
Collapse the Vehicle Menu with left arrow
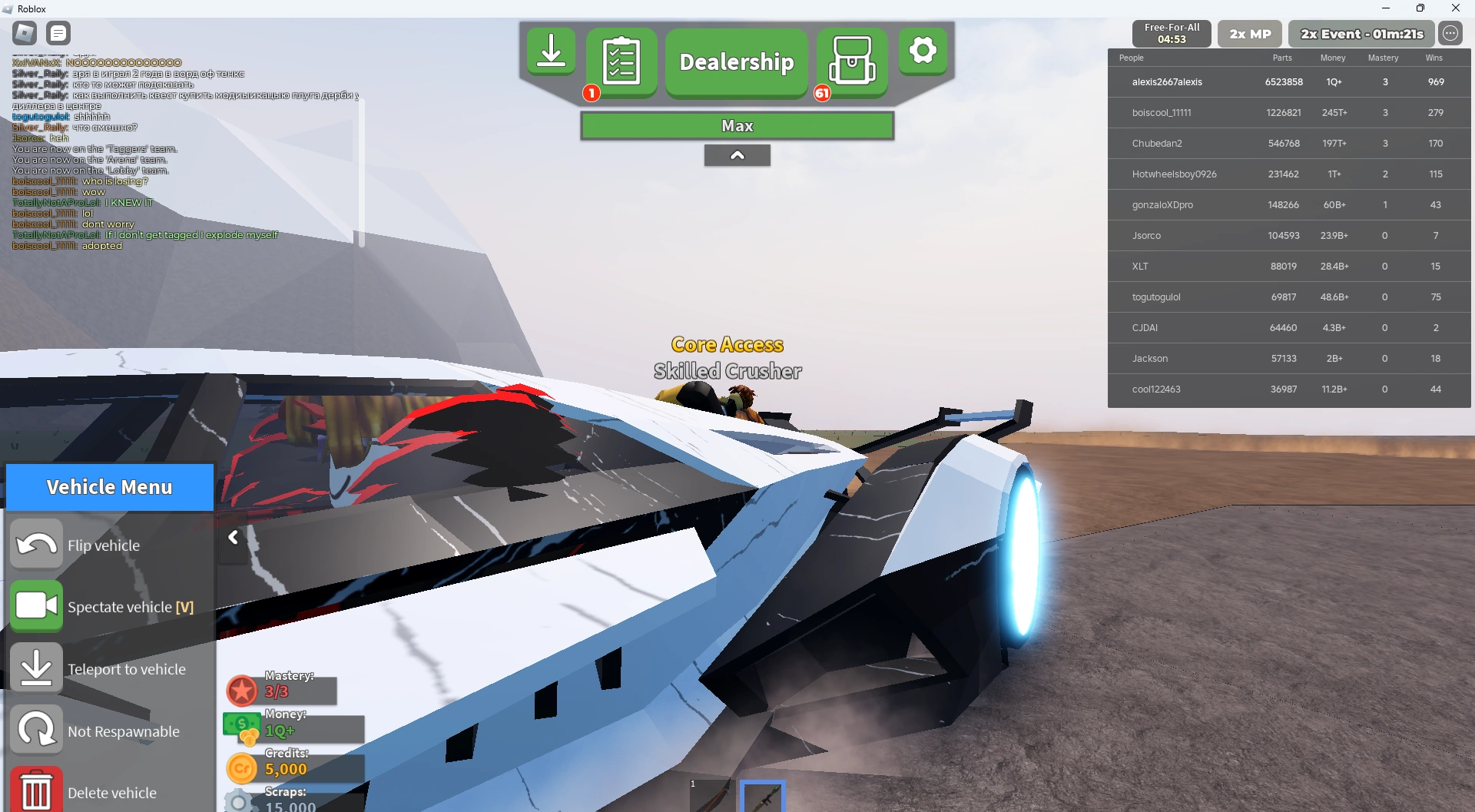(x=233, y=538)
